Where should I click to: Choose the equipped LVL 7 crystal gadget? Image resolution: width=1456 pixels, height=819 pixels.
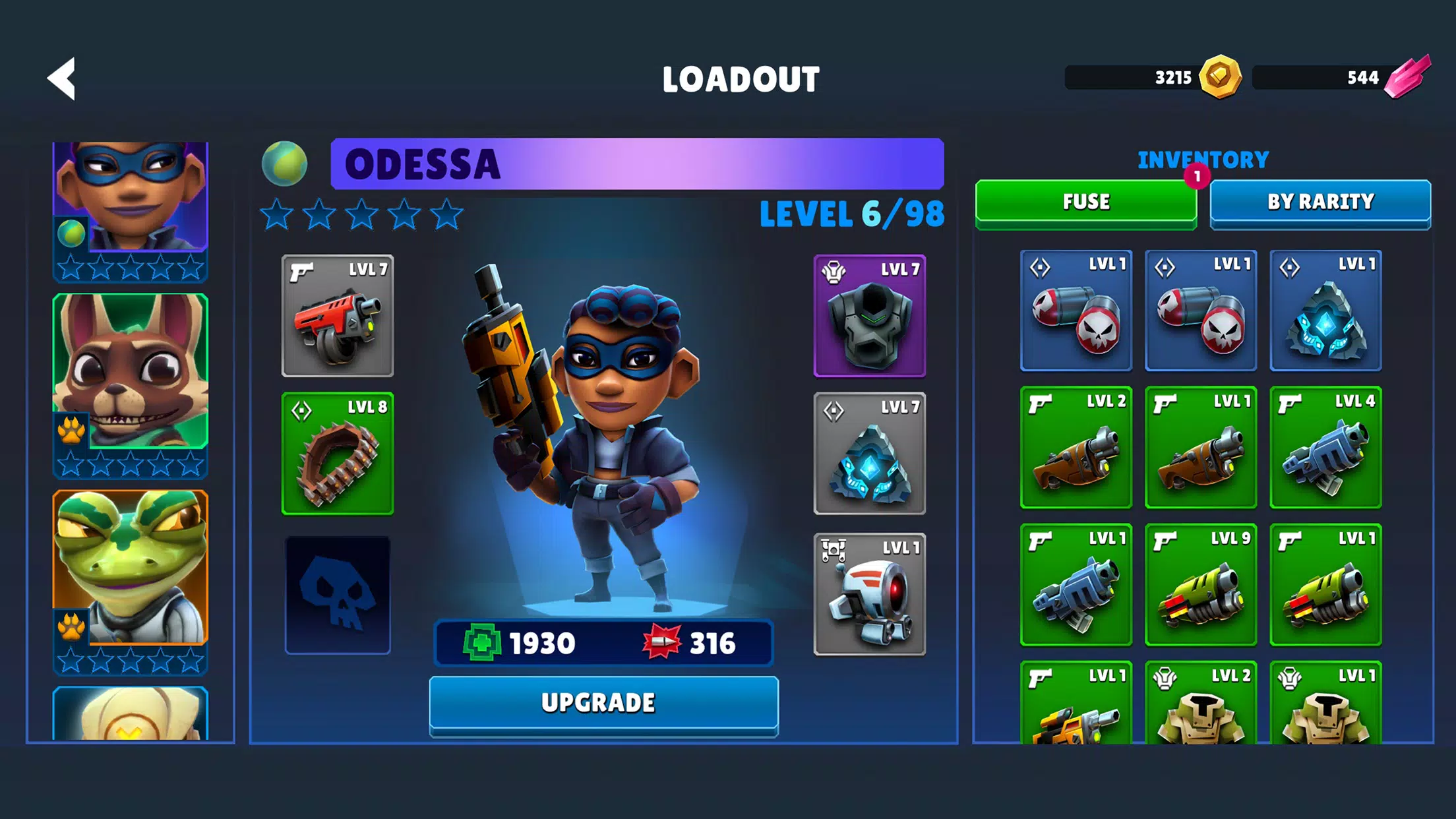click(x=869, y=454)
